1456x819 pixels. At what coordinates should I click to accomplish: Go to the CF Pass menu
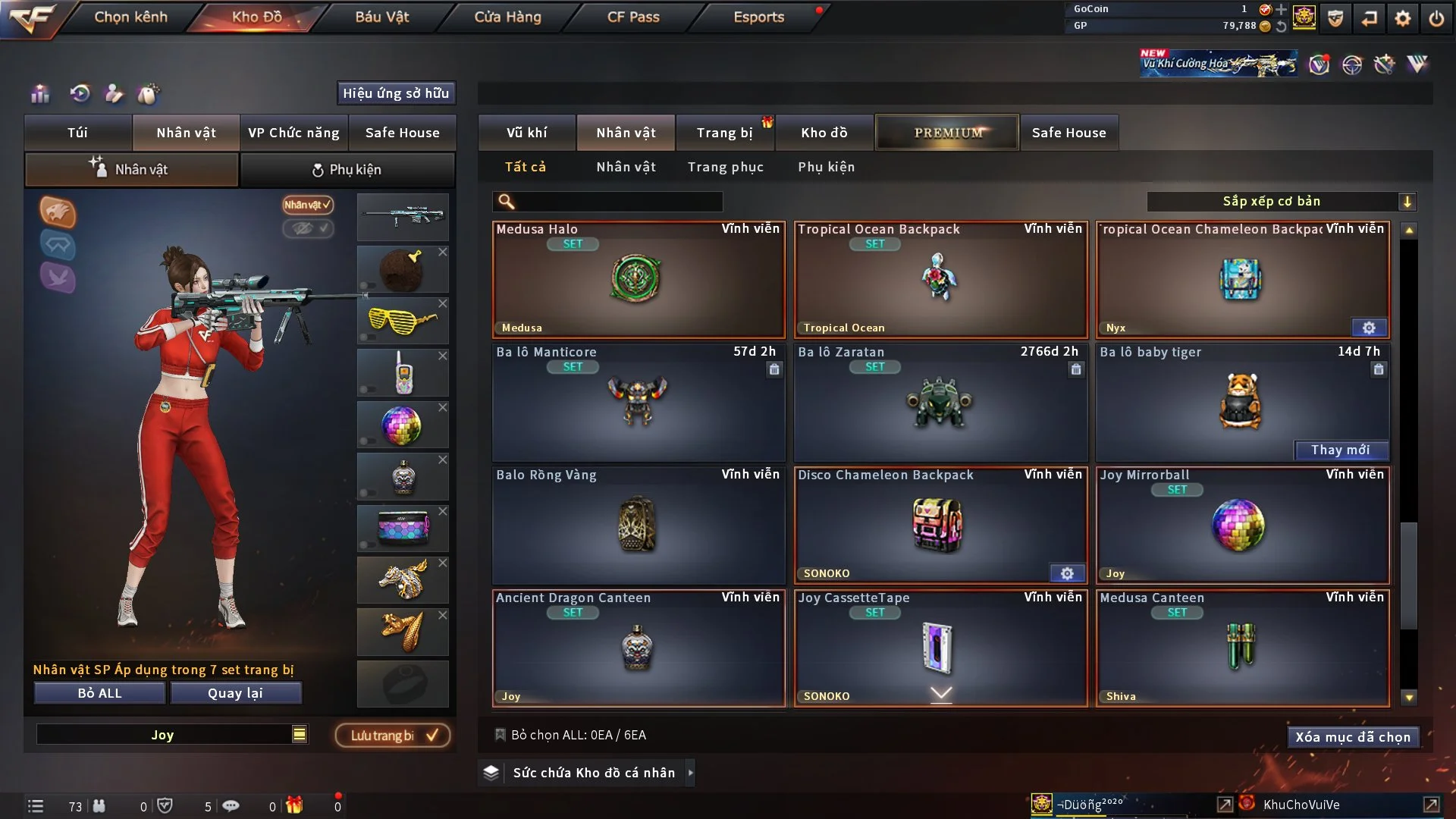[x=633, y=17]
